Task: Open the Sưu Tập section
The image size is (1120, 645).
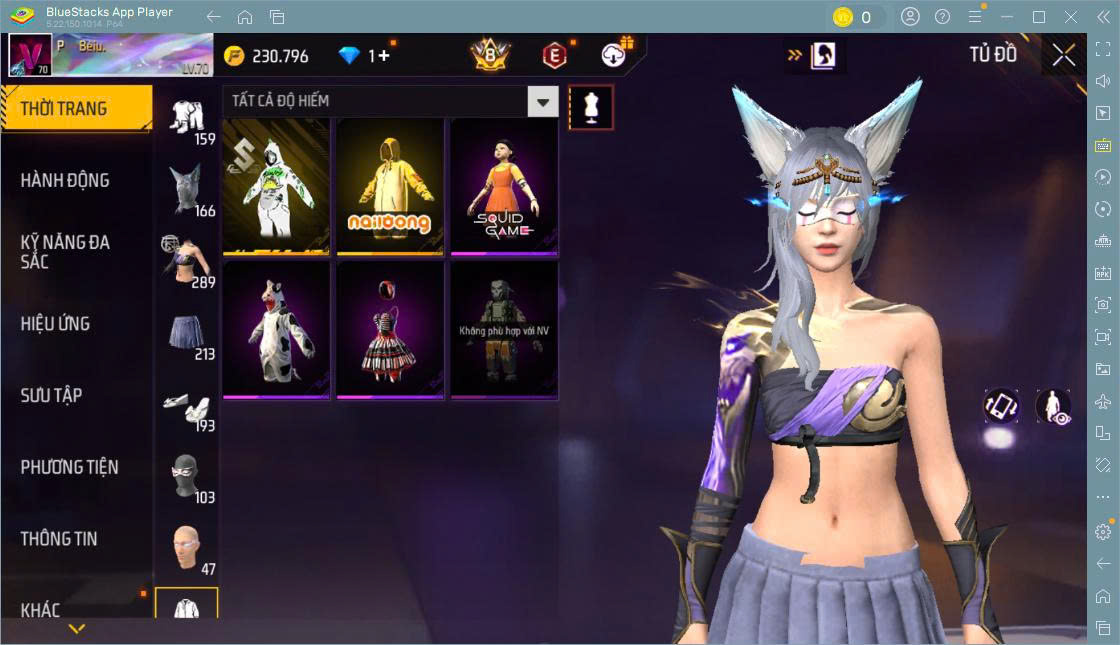Action: click(x=51, y=396)
